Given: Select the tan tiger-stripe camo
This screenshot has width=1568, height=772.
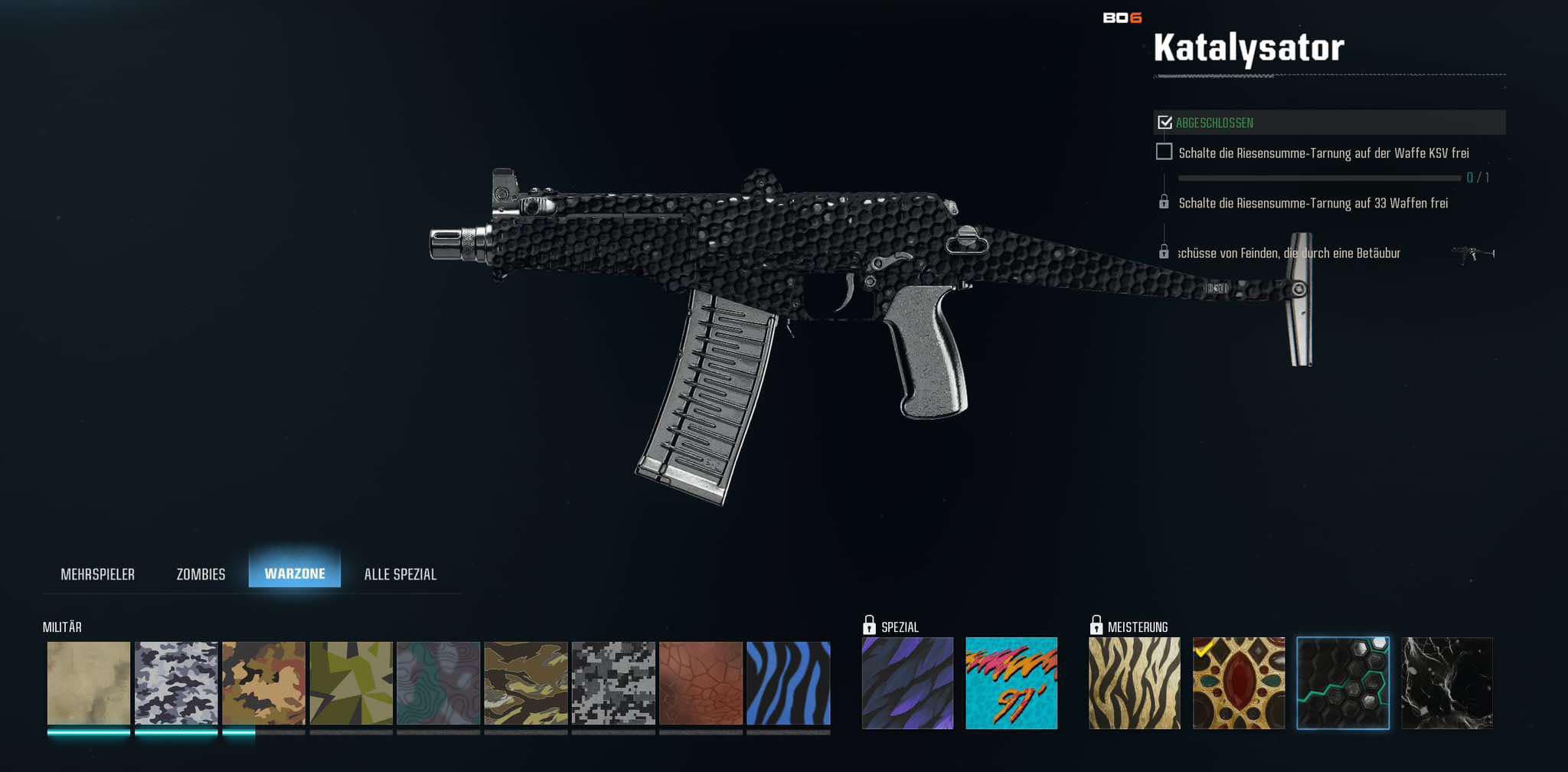Looking at the screenshot, I should click(x=526, y=683).
